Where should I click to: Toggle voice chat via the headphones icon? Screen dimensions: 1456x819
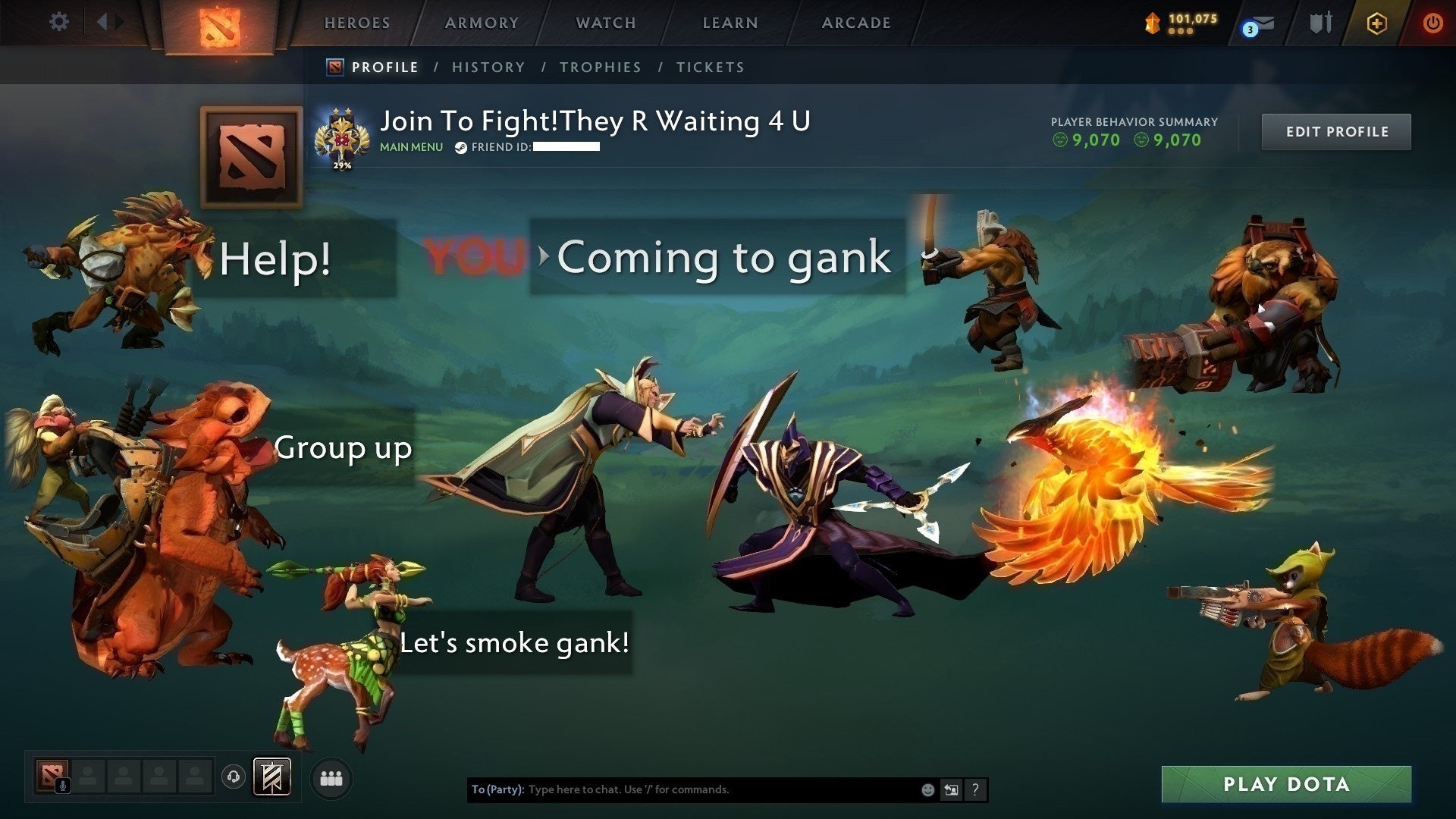pos(234,777)
